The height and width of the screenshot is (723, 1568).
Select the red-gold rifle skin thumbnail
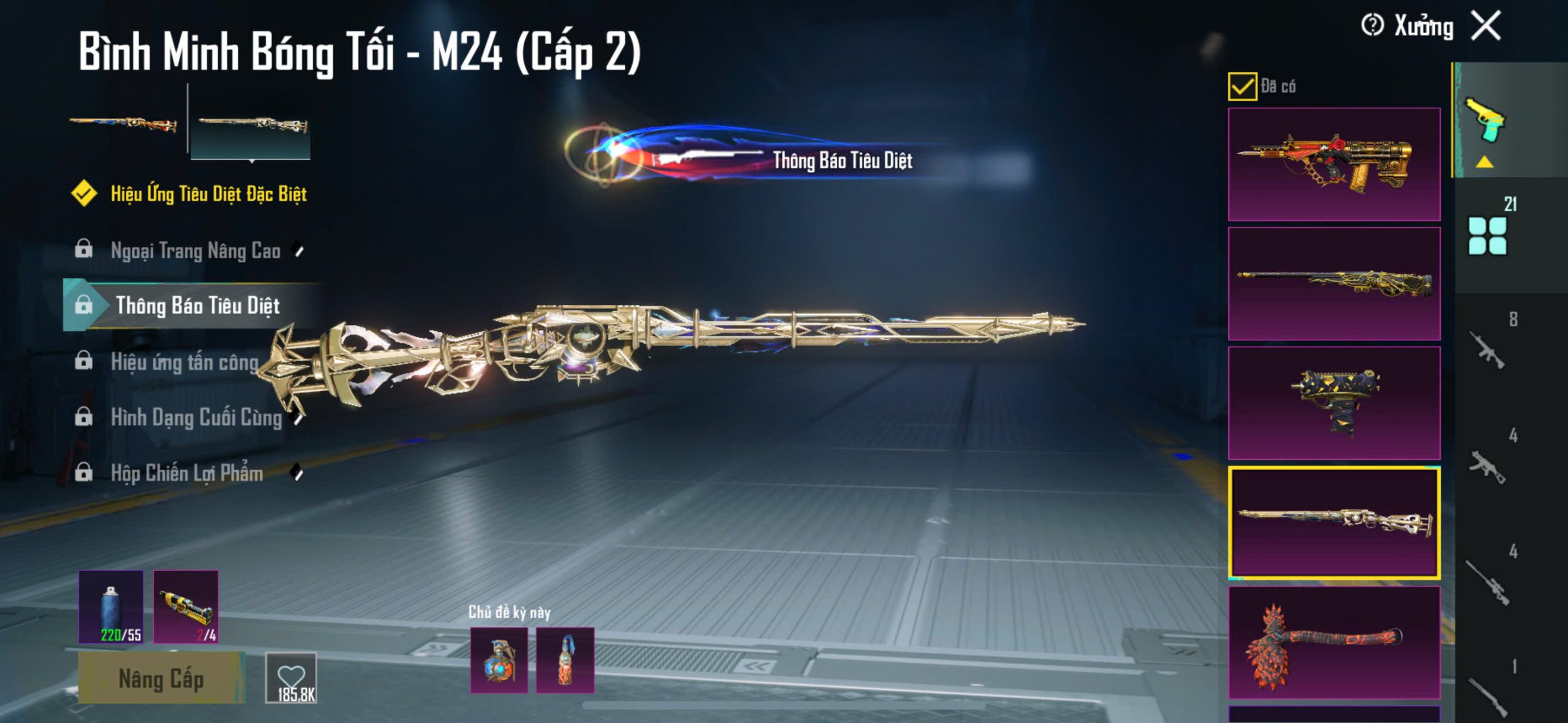1334,164
